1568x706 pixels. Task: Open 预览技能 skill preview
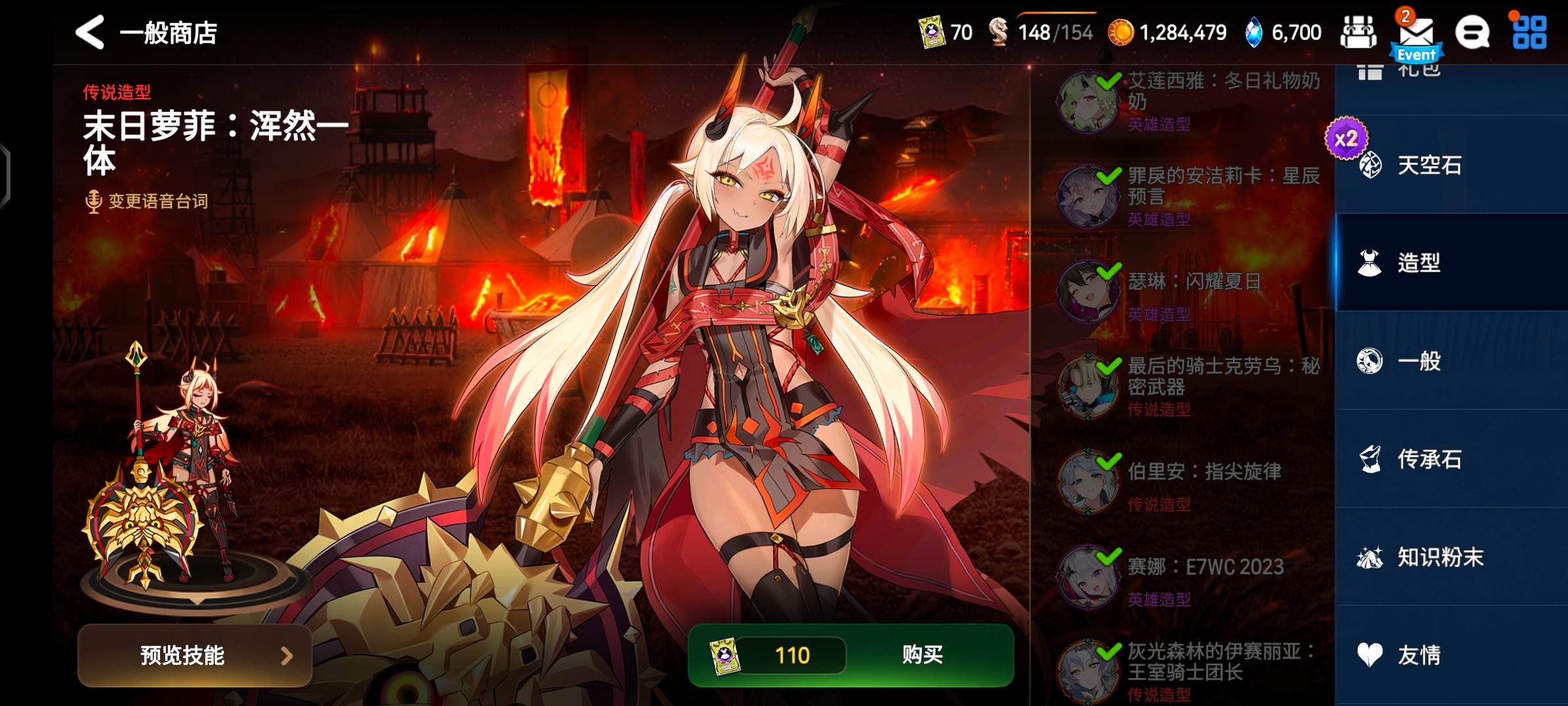coord(194,655)
